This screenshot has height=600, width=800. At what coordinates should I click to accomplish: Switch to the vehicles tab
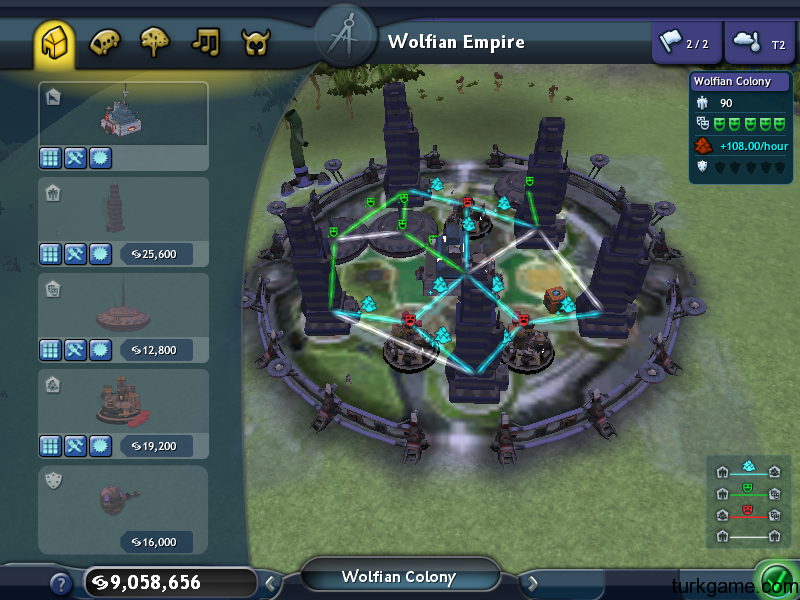(x=105, y=43)
